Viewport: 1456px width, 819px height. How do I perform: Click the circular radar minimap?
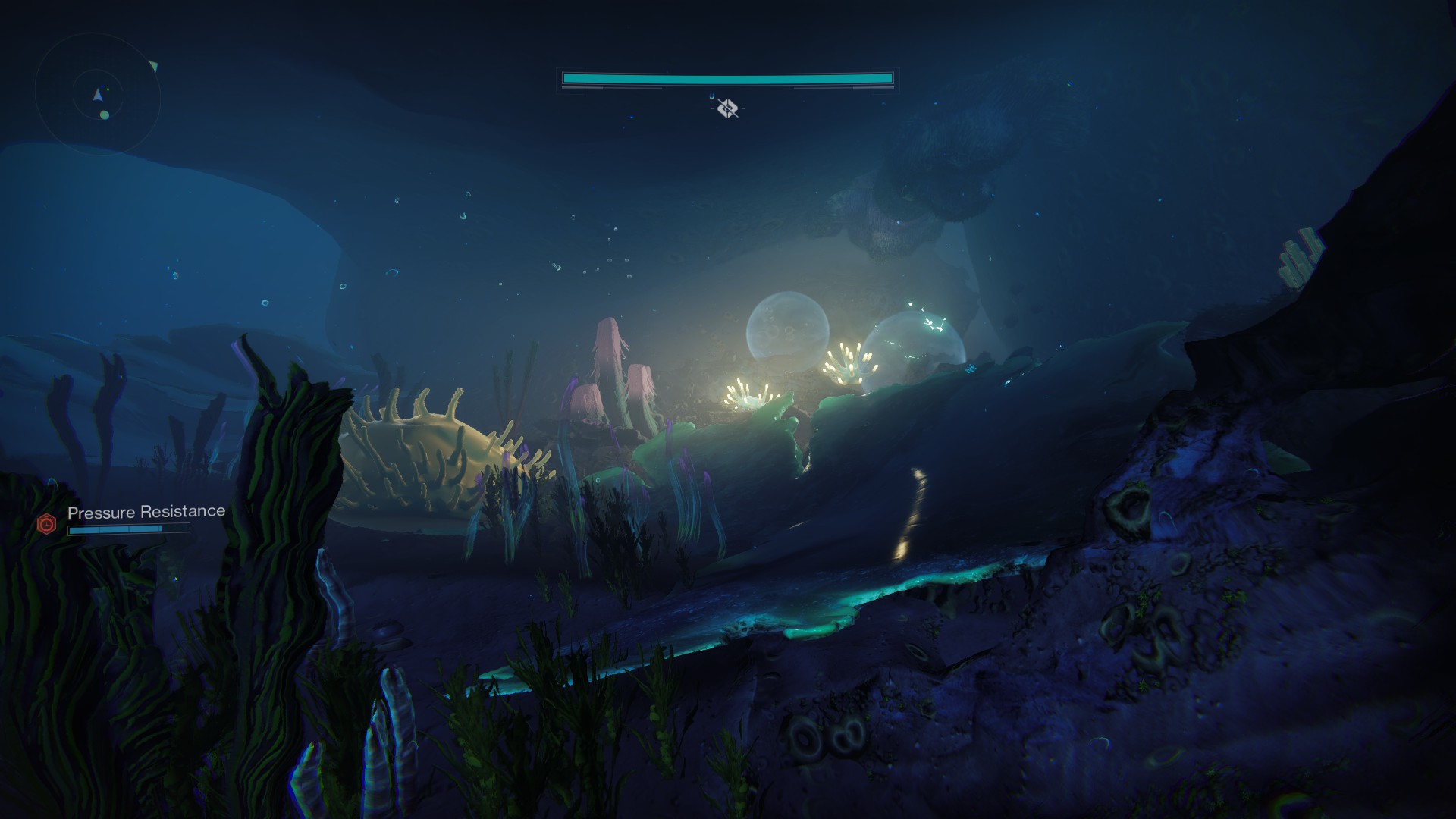point(98,96)
